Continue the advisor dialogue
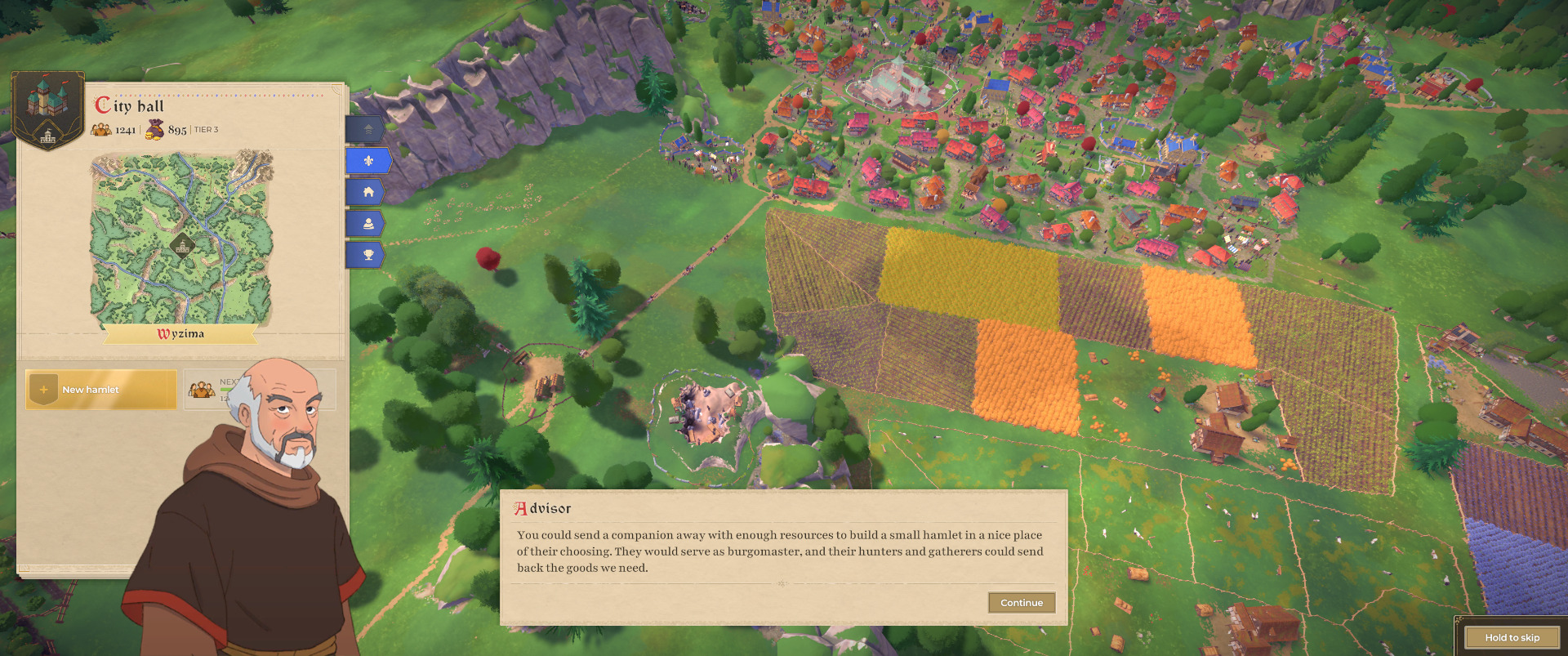 tap(1021, 603)
